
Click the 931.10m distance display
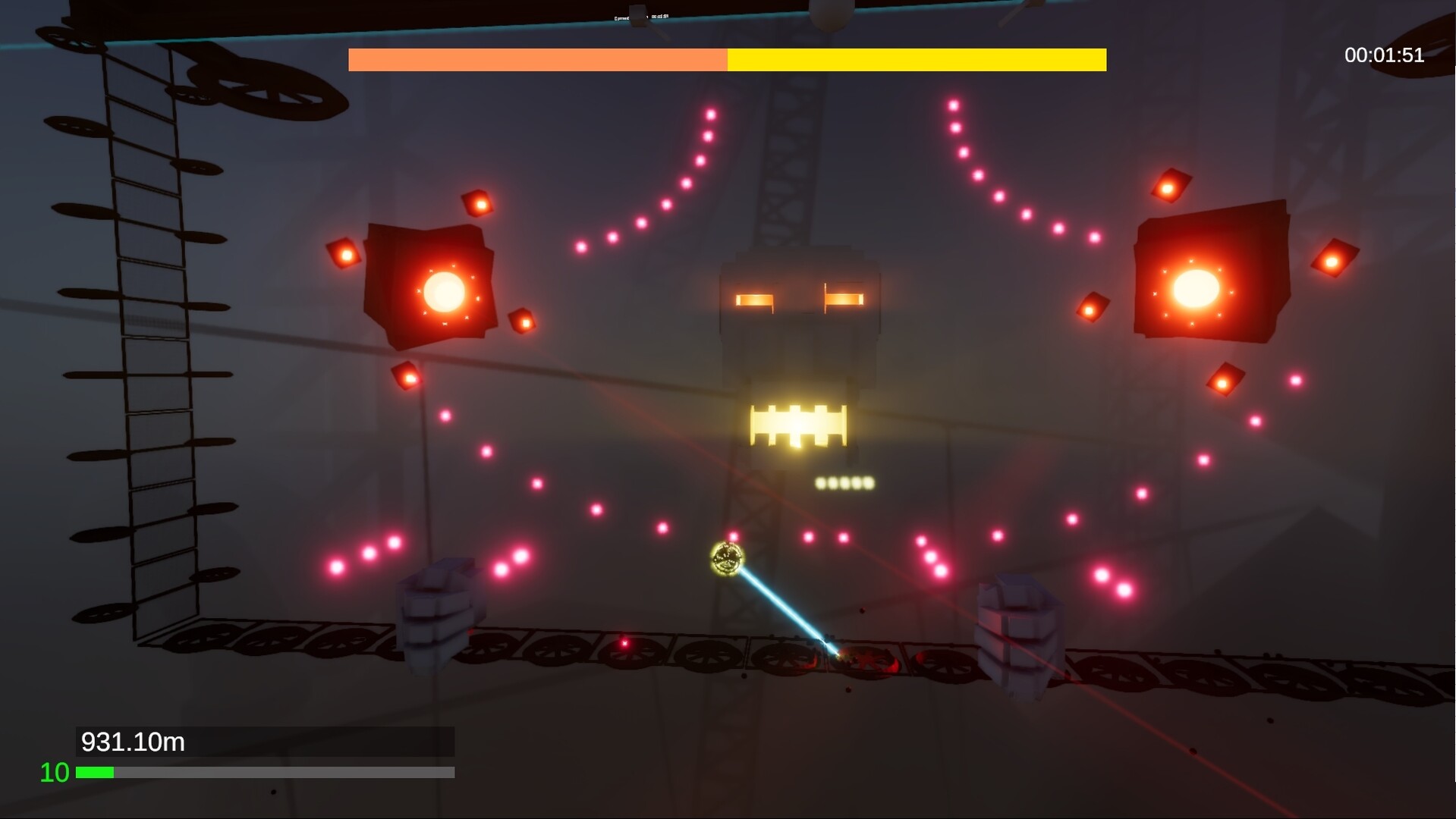click(133, 742)
